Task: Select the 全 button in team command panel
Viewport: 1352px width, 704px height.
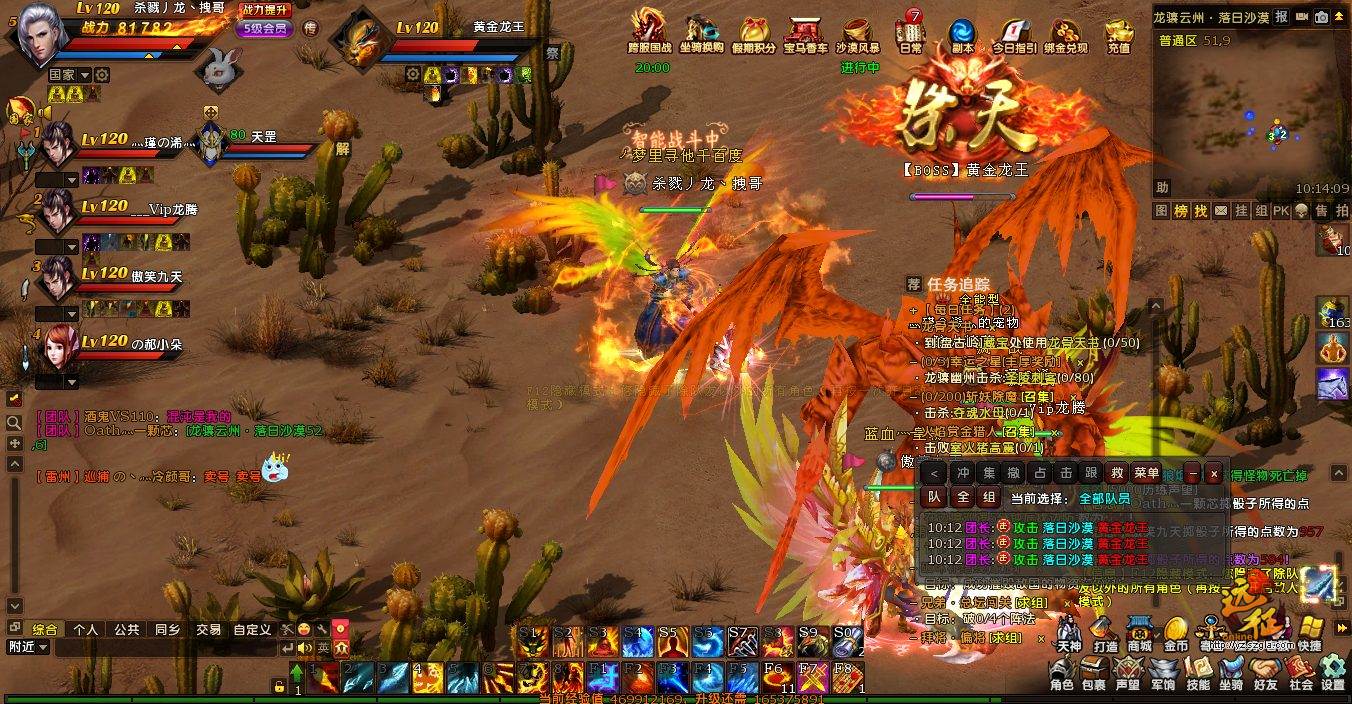Action: pyautogui.click(x=962, y=497)
